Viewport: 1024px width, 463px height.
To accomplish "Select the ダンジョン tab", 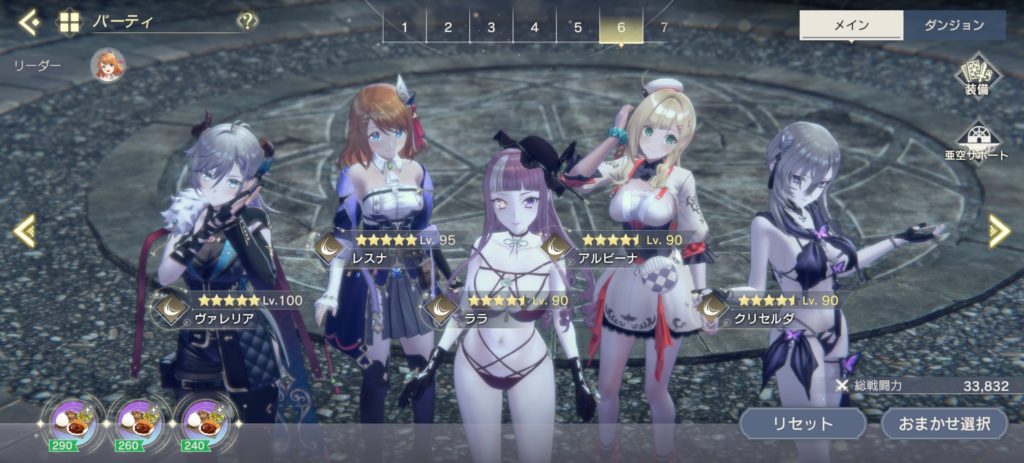I will (954, 26).
